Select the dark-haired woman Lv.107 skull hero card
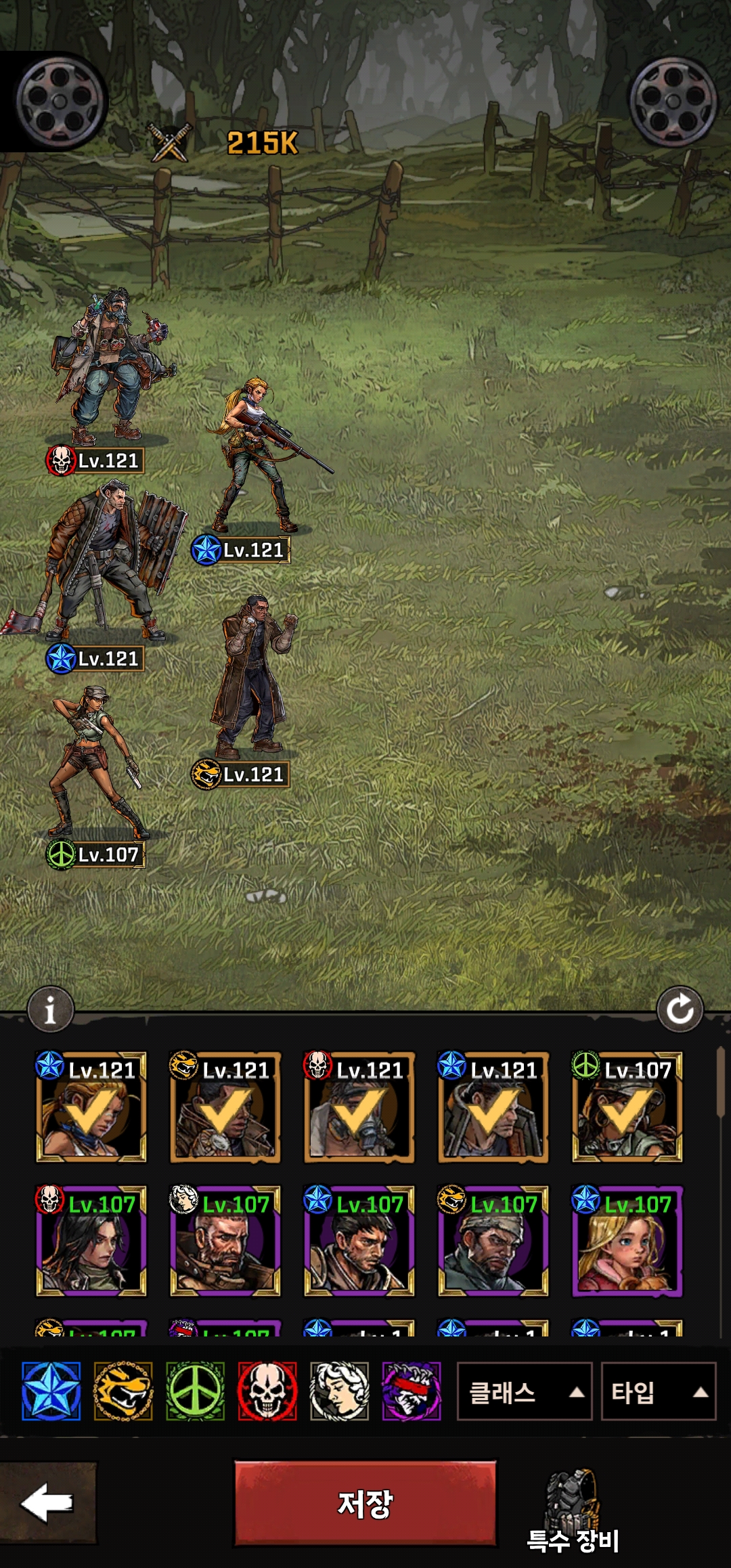This screenshot has width=731, height=1568. 91,1240
